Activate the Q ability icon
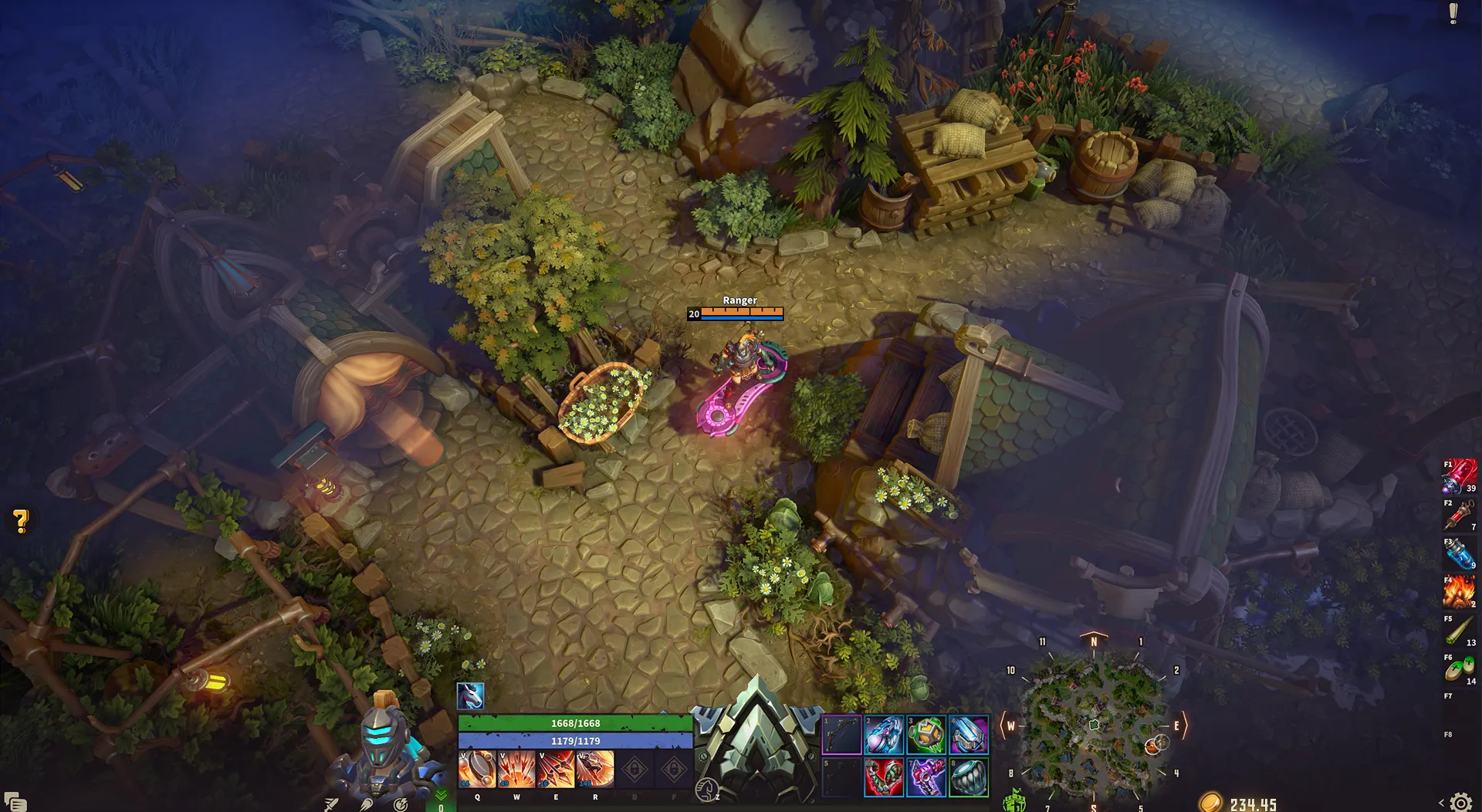The width and height of the screenshot is (1482, 812). (x=477, y=769)
